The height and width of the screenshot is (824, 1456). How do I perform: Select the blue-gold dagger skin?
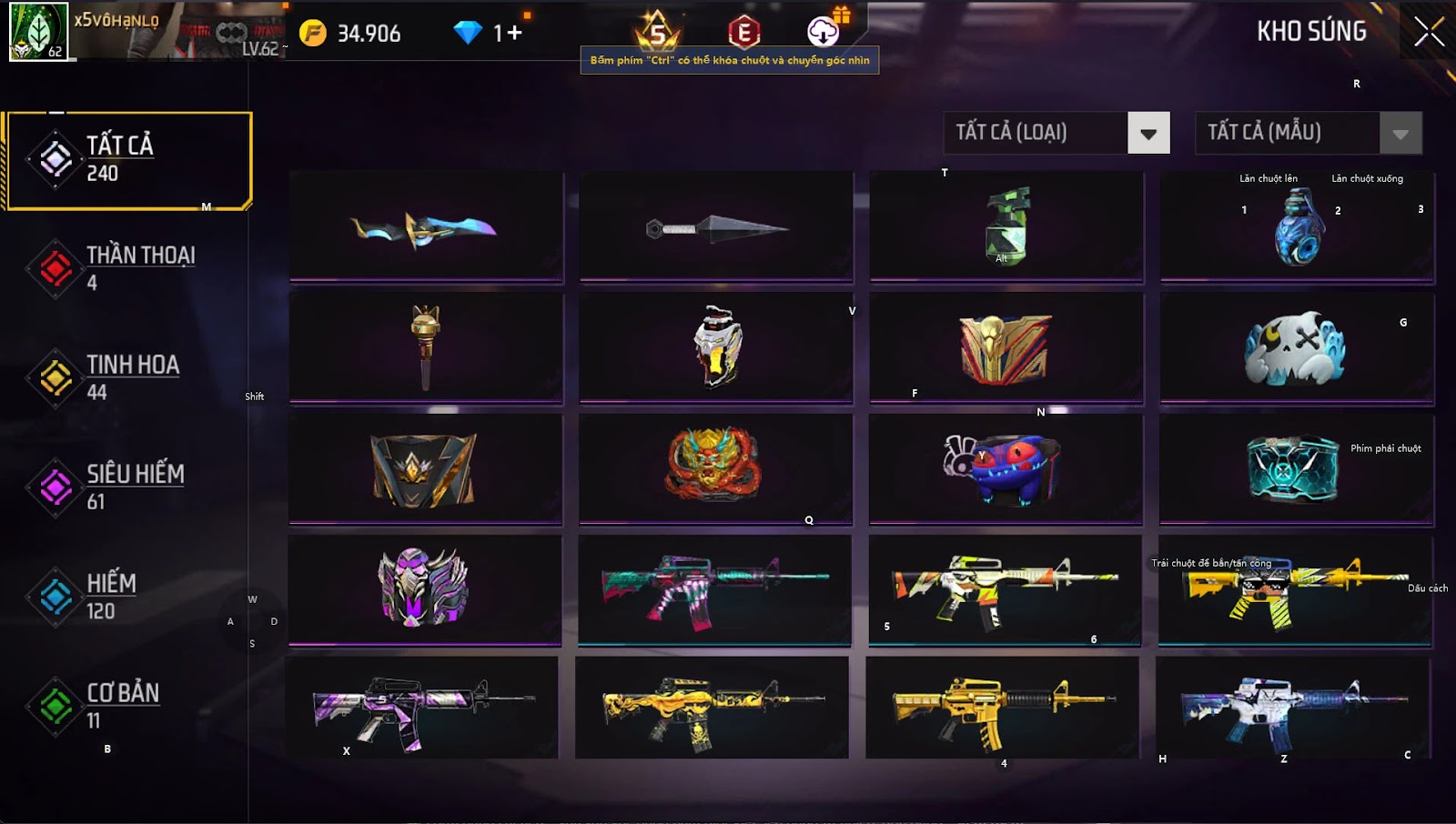425,226
